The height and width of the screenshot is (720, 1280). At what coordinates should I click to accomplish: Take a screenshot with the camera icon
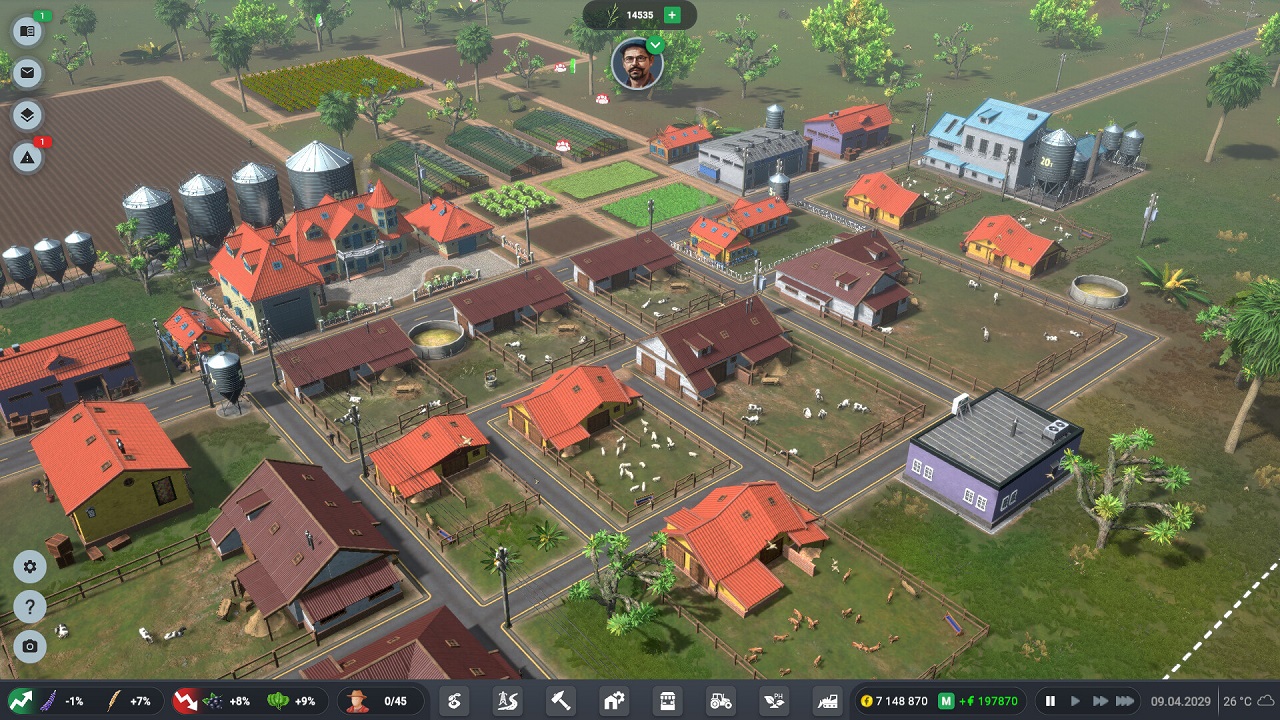pos(30,647)
